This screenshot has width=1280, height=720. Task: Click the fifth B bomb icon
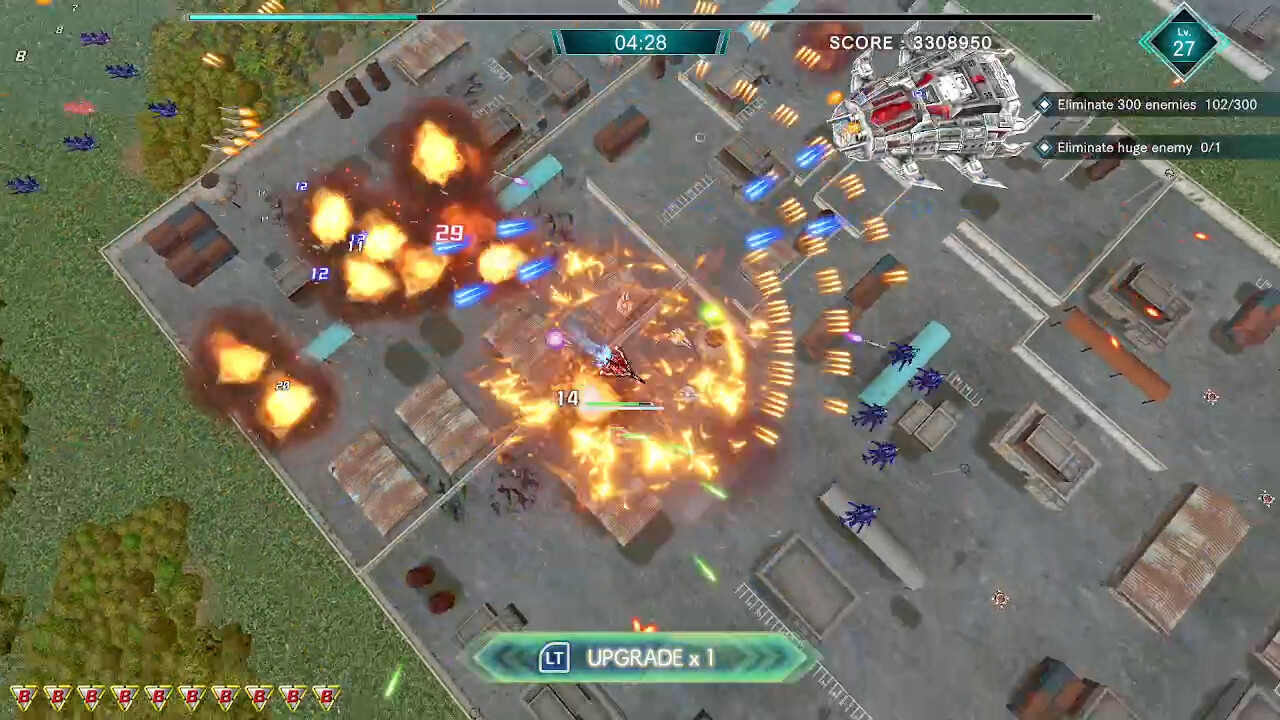[x=157, y=697]
